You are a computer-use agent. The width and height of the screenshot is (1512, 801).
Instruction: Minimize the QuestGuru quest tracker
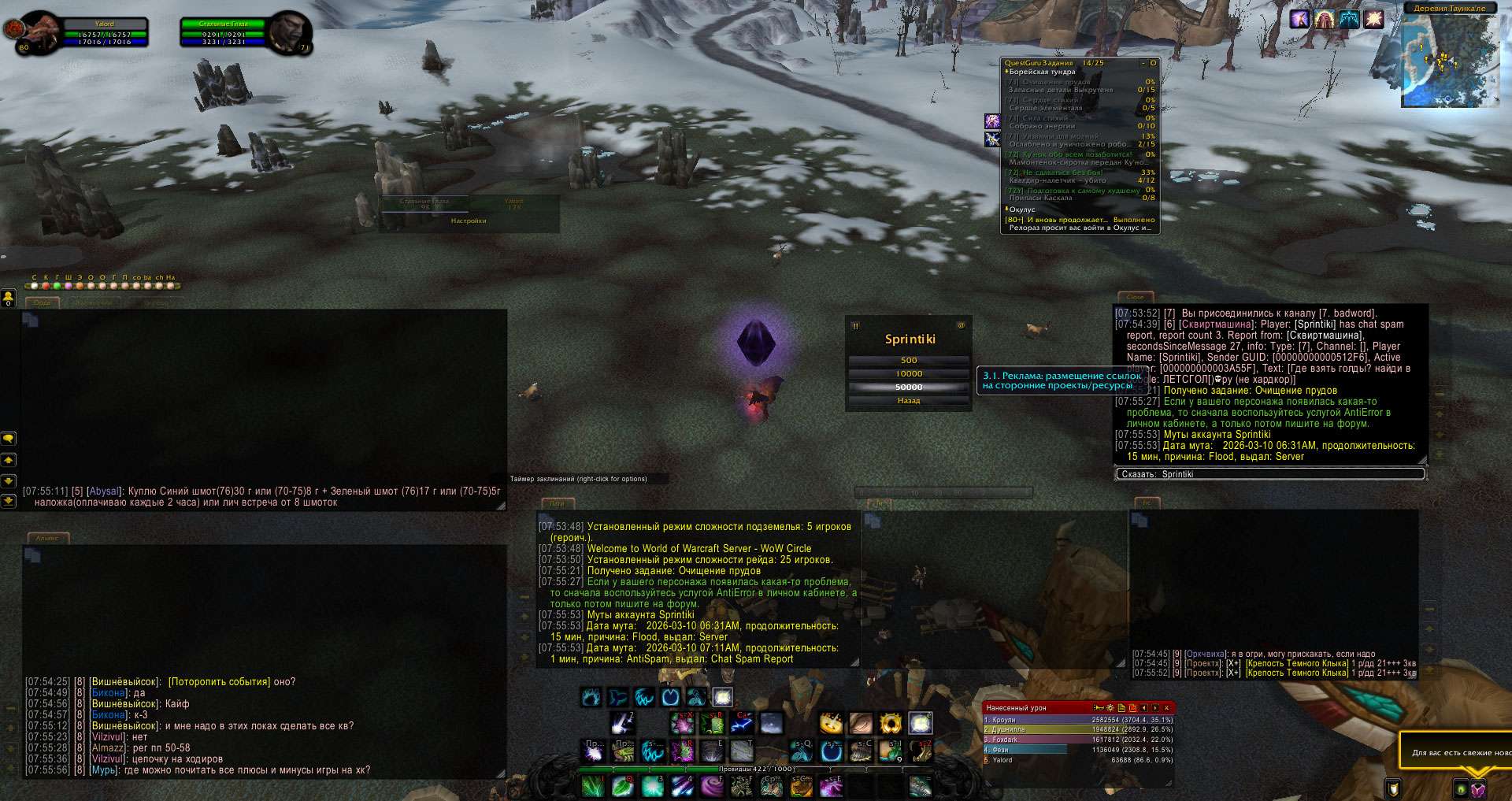(x=1143, y=63)
